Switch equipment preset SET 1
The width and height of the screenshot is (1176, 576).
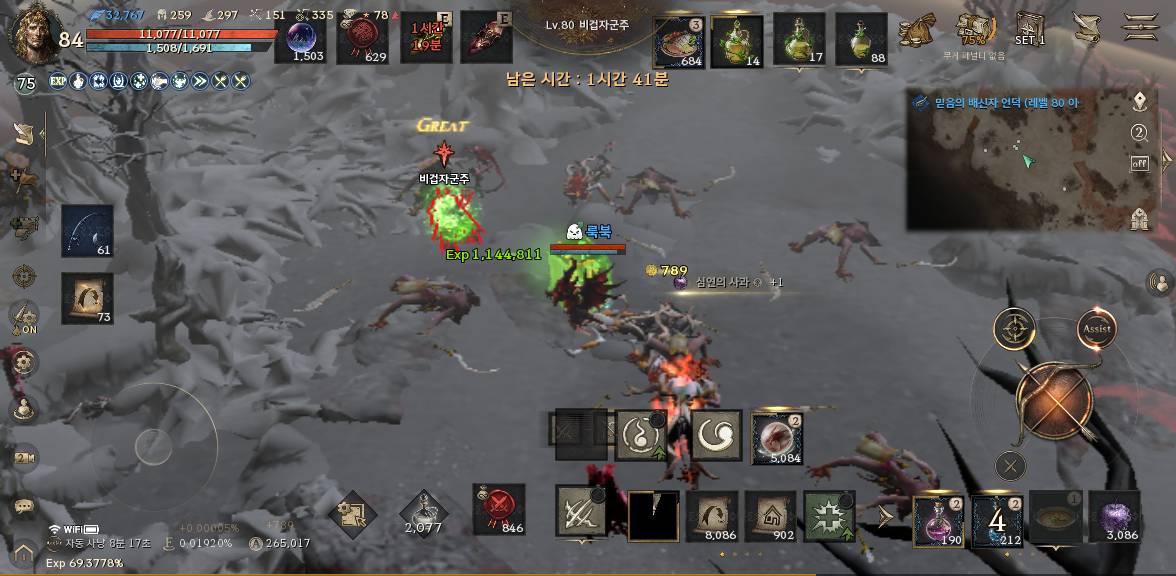1030,29
